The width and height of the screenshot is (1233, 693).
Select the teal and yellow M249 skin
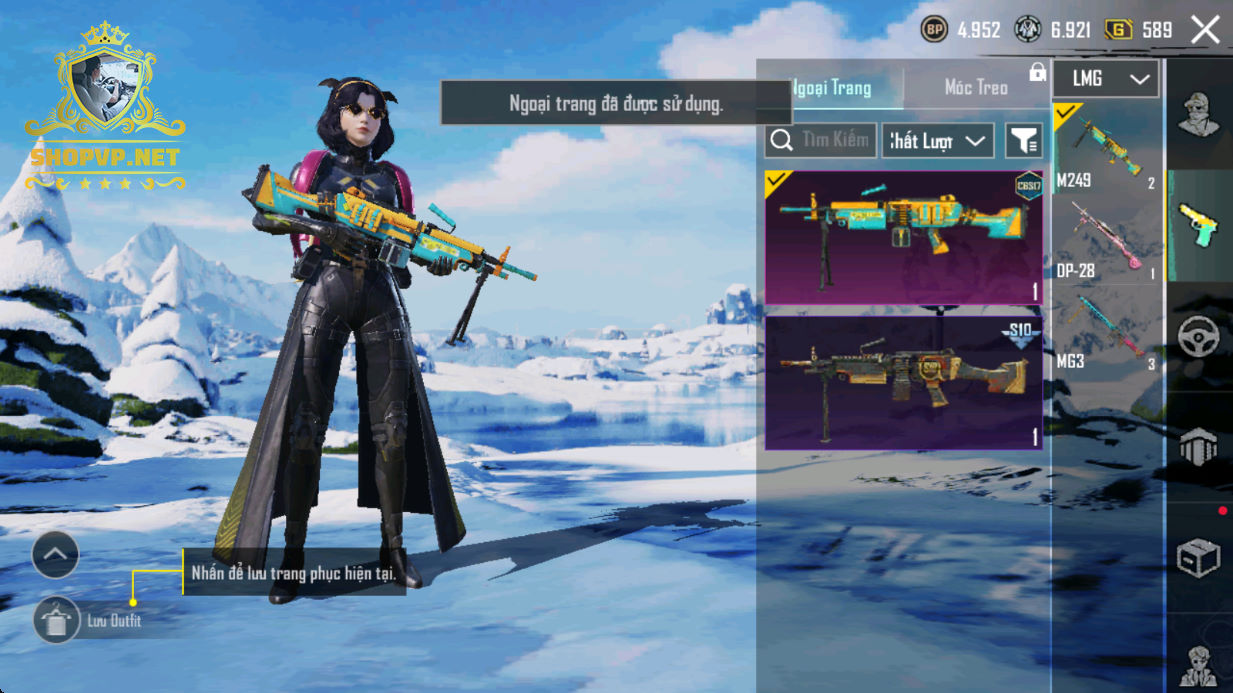point(903,237)
